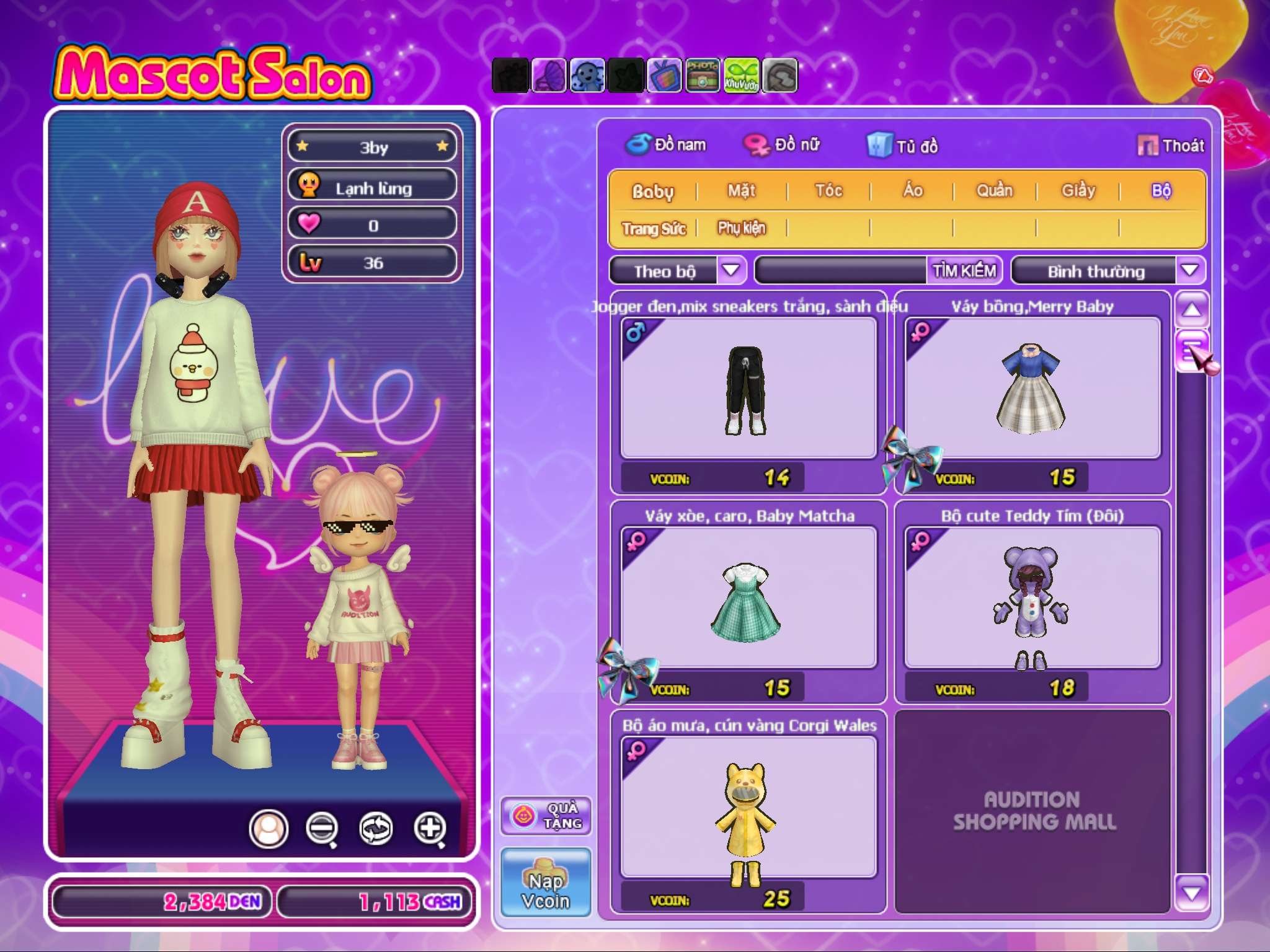Open the Quà Tặng gift button
Image resolution: width=1270 pixels, height=952 pixels.
(x=546, y=816)
